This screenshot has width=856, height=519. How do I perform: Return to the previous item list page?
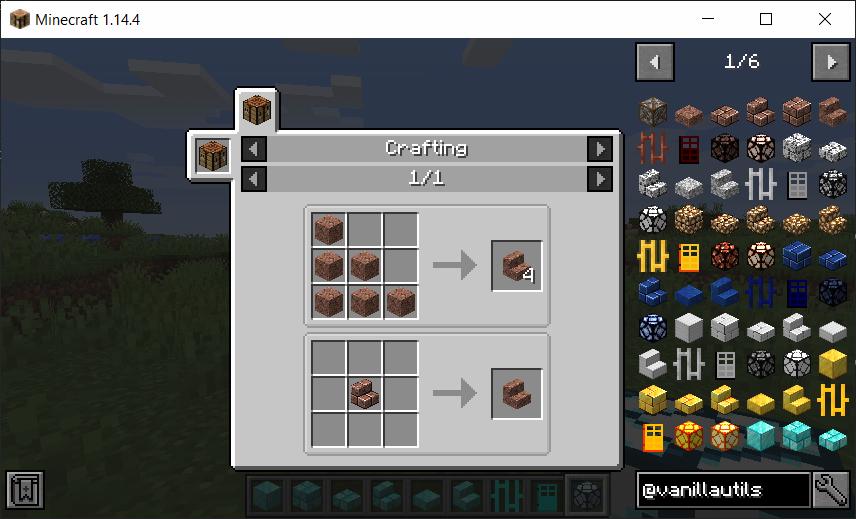tap(655, 62)
